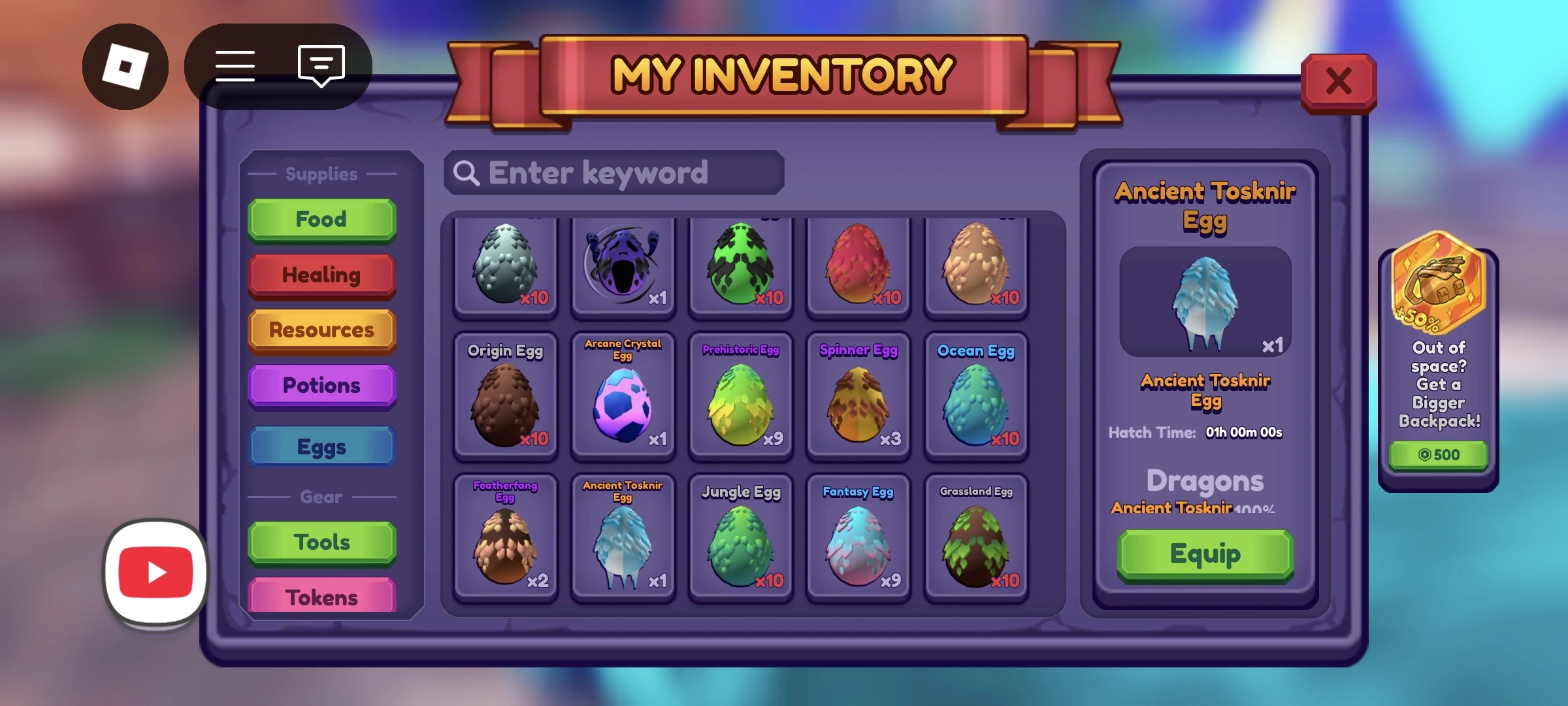The image size is (1568, 706).
Task: Open the Roblox menu icon
Action: tap(126, 65)
